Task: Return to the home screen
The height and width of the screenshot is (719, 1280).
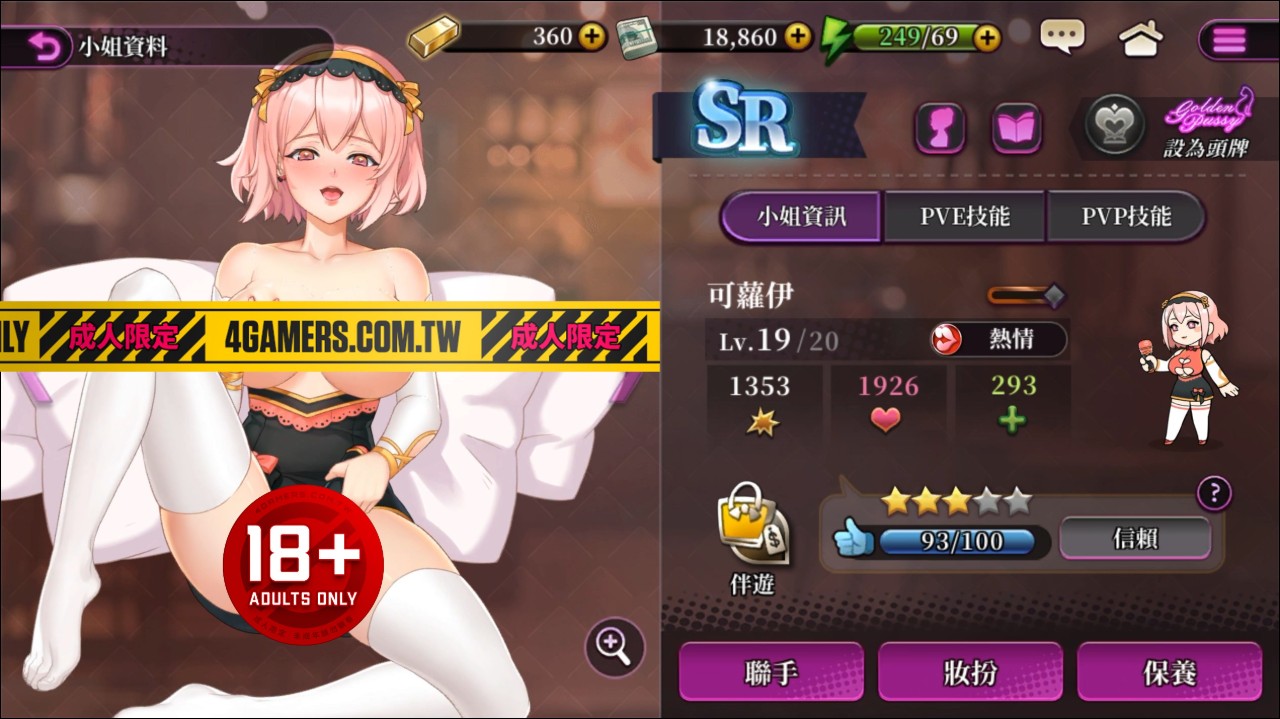Action: [1140, 39]
